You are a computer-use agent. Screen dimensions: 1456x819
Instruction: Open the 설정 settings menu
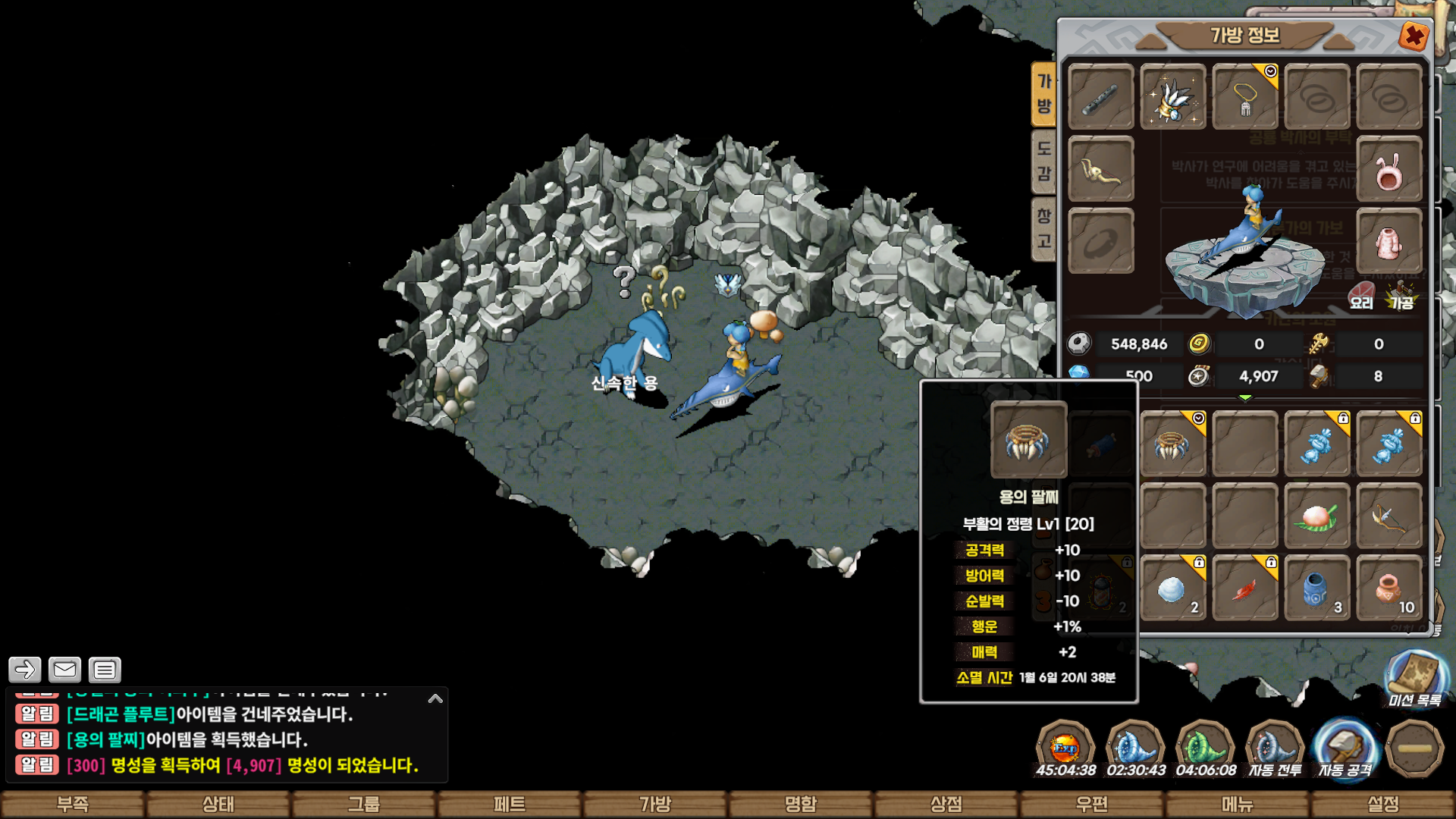(x=1383, y=804)
